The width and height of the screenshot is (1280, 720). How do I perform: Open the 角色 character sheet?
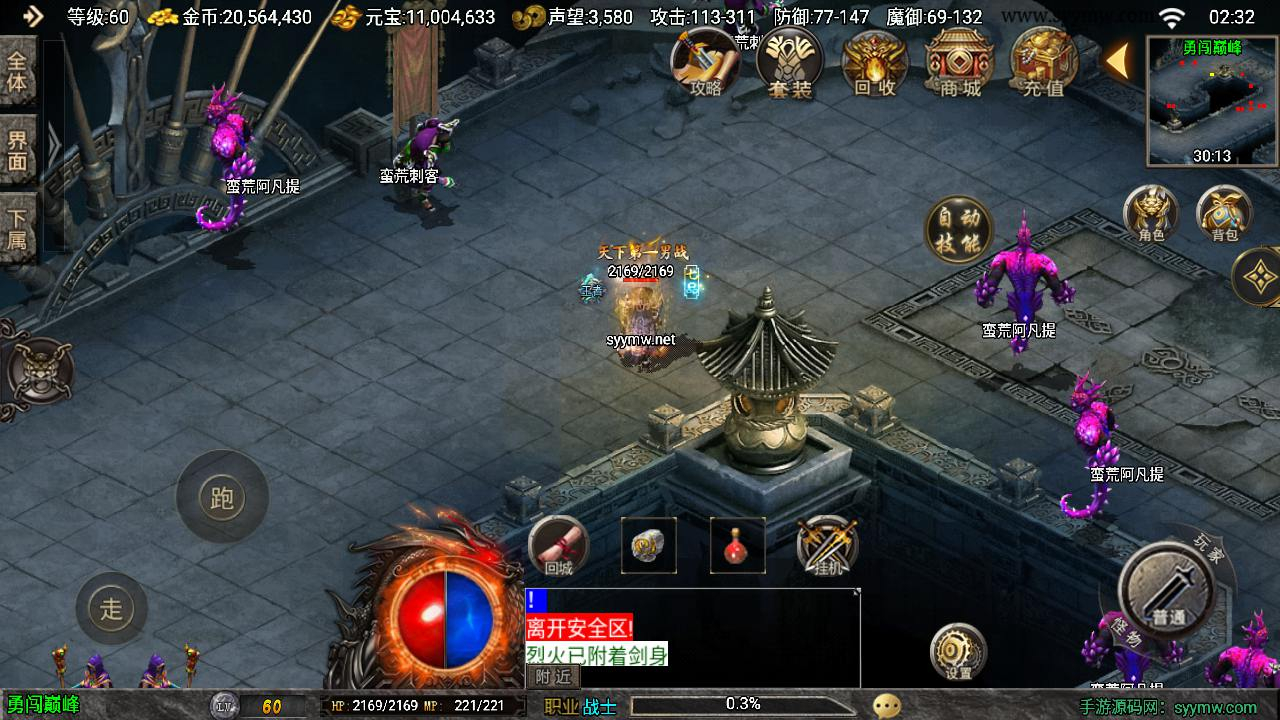[1151, 213]
